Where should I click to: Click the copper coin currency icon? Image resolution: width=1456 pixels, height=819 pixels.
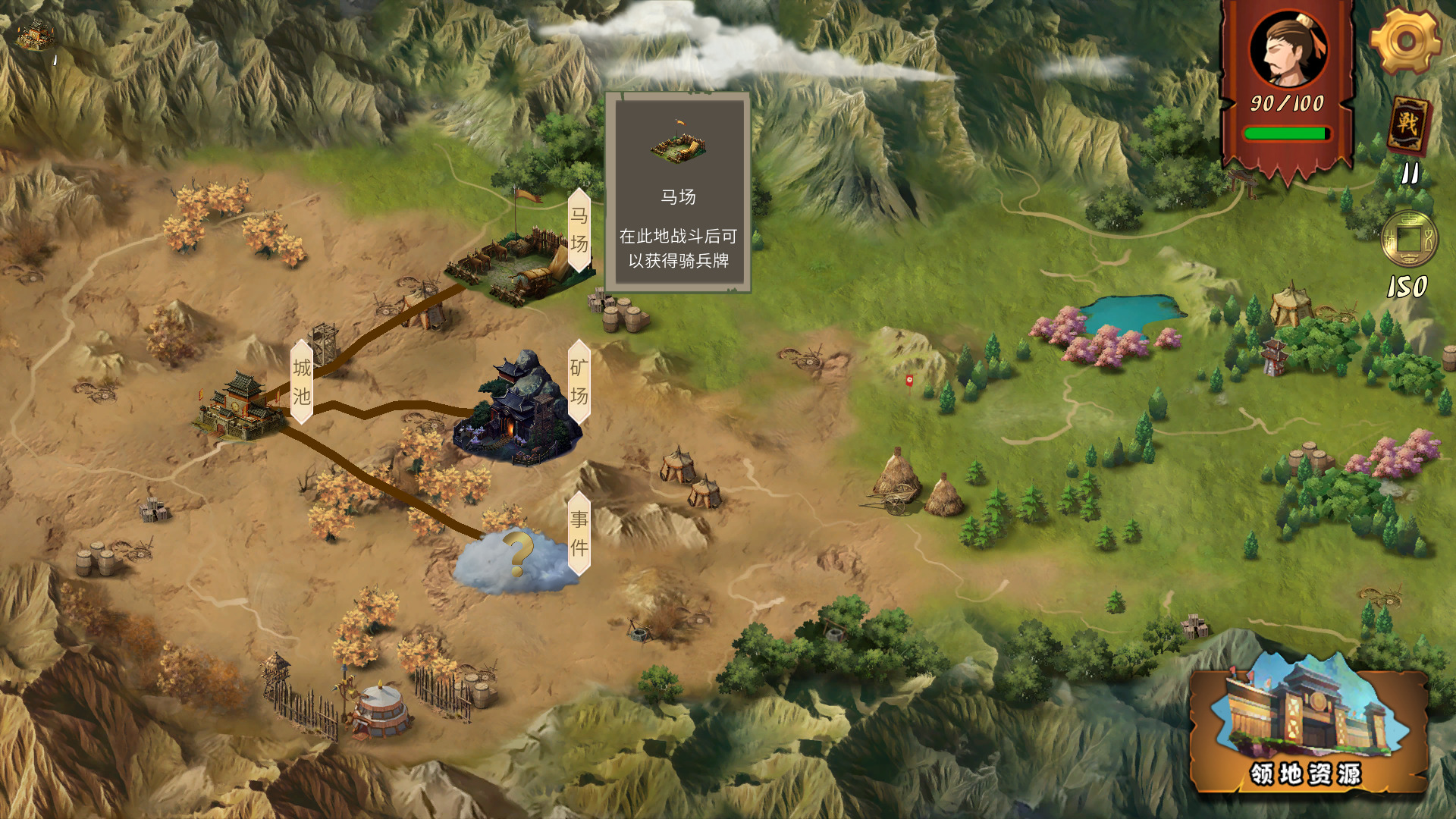[1408, 239]
